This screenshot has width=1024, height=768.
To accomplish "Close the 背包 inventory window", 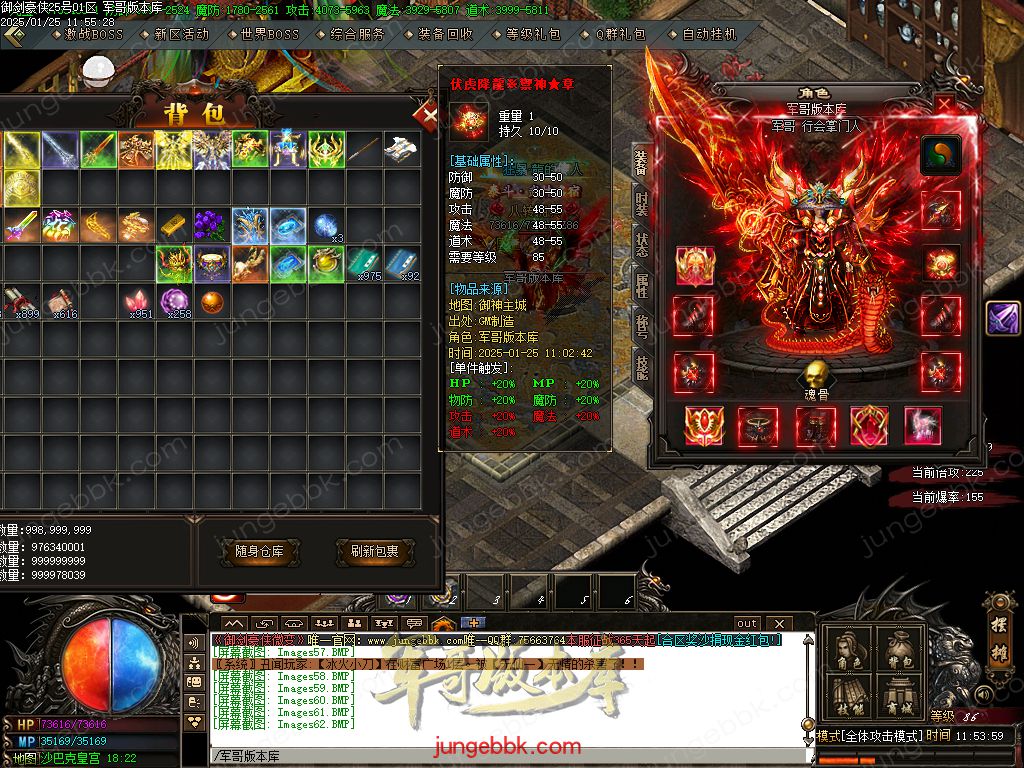I will pos(429,113).
